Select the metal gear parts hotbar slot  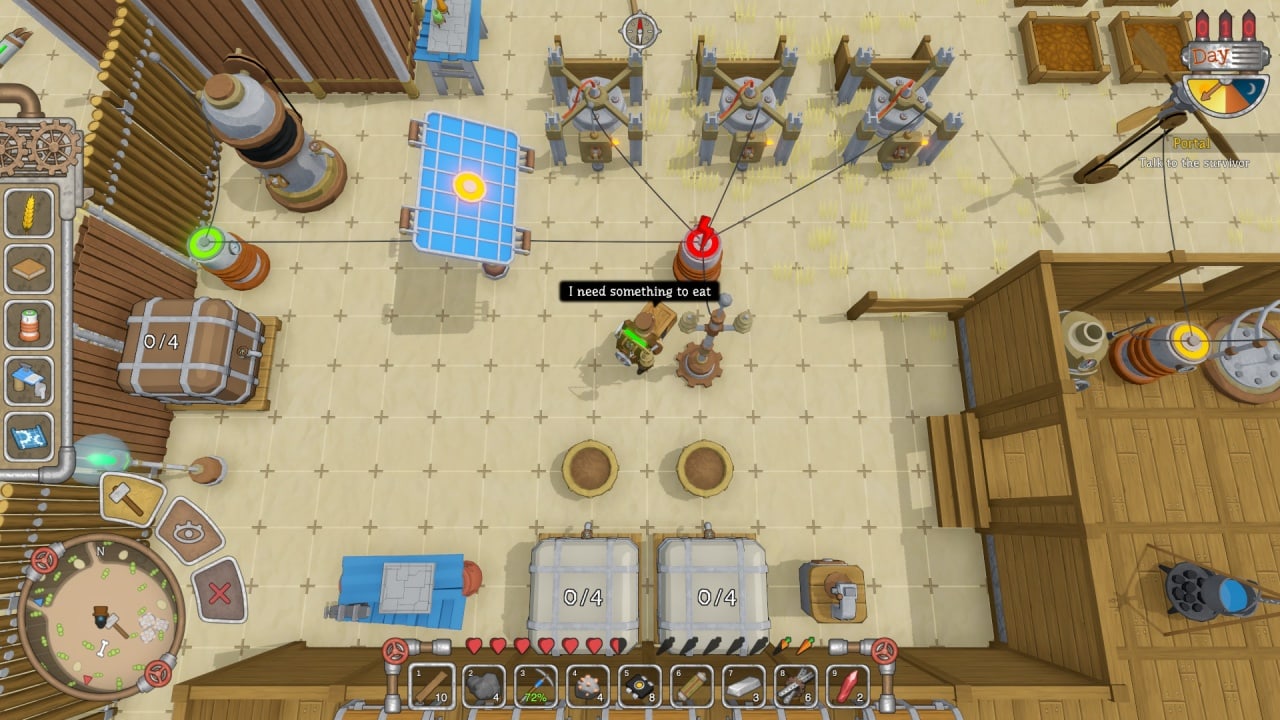[x=796, y=686]
